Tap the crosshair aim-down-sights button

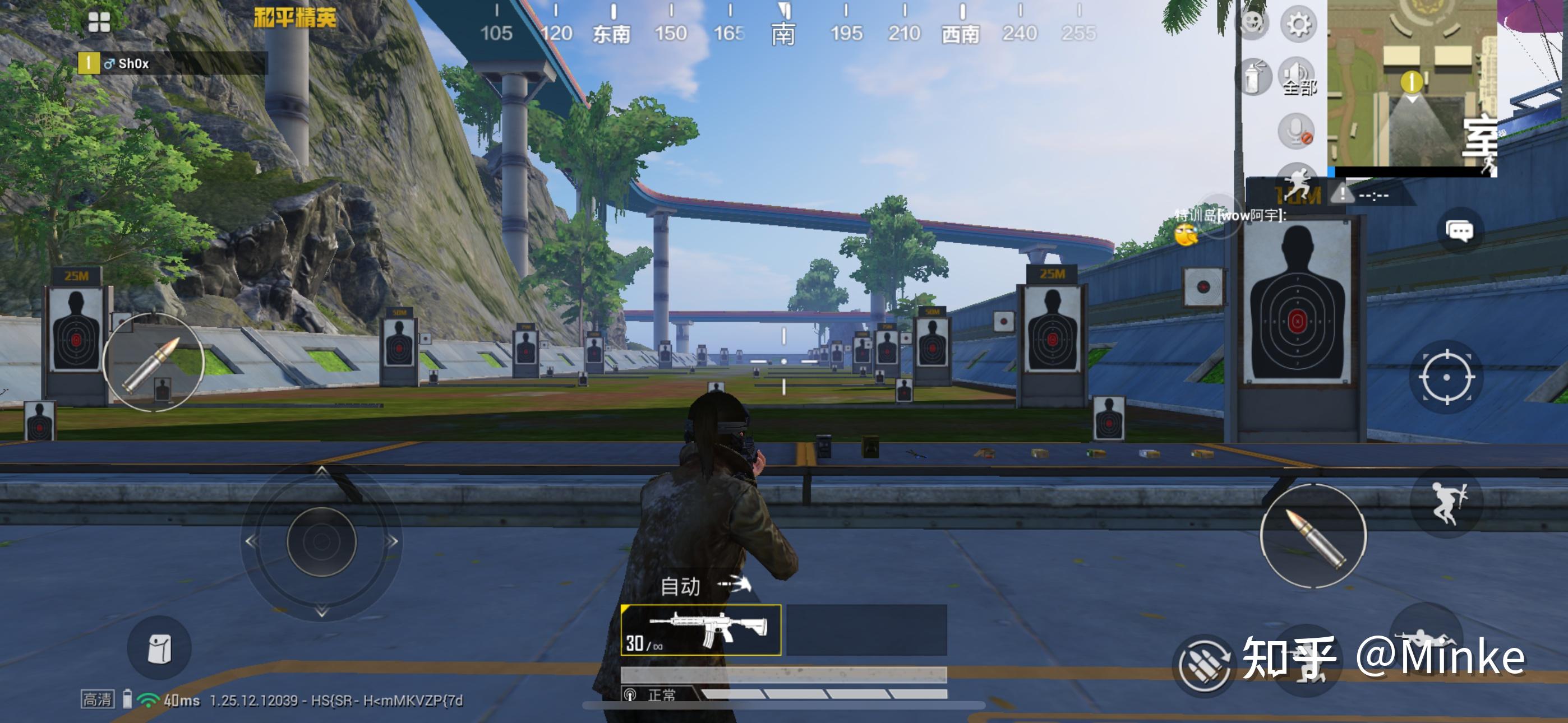pos(1446,377)
